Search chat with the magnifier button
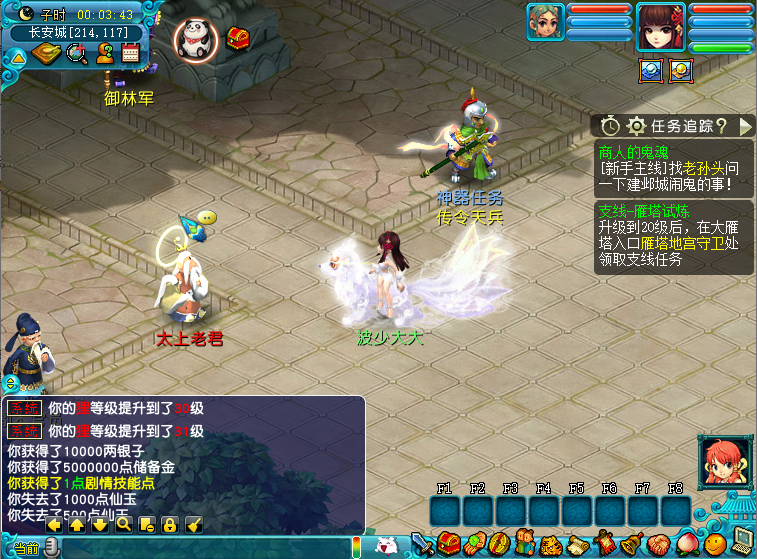Viewport: 757px width, 559px height. (x=123, y=524)
